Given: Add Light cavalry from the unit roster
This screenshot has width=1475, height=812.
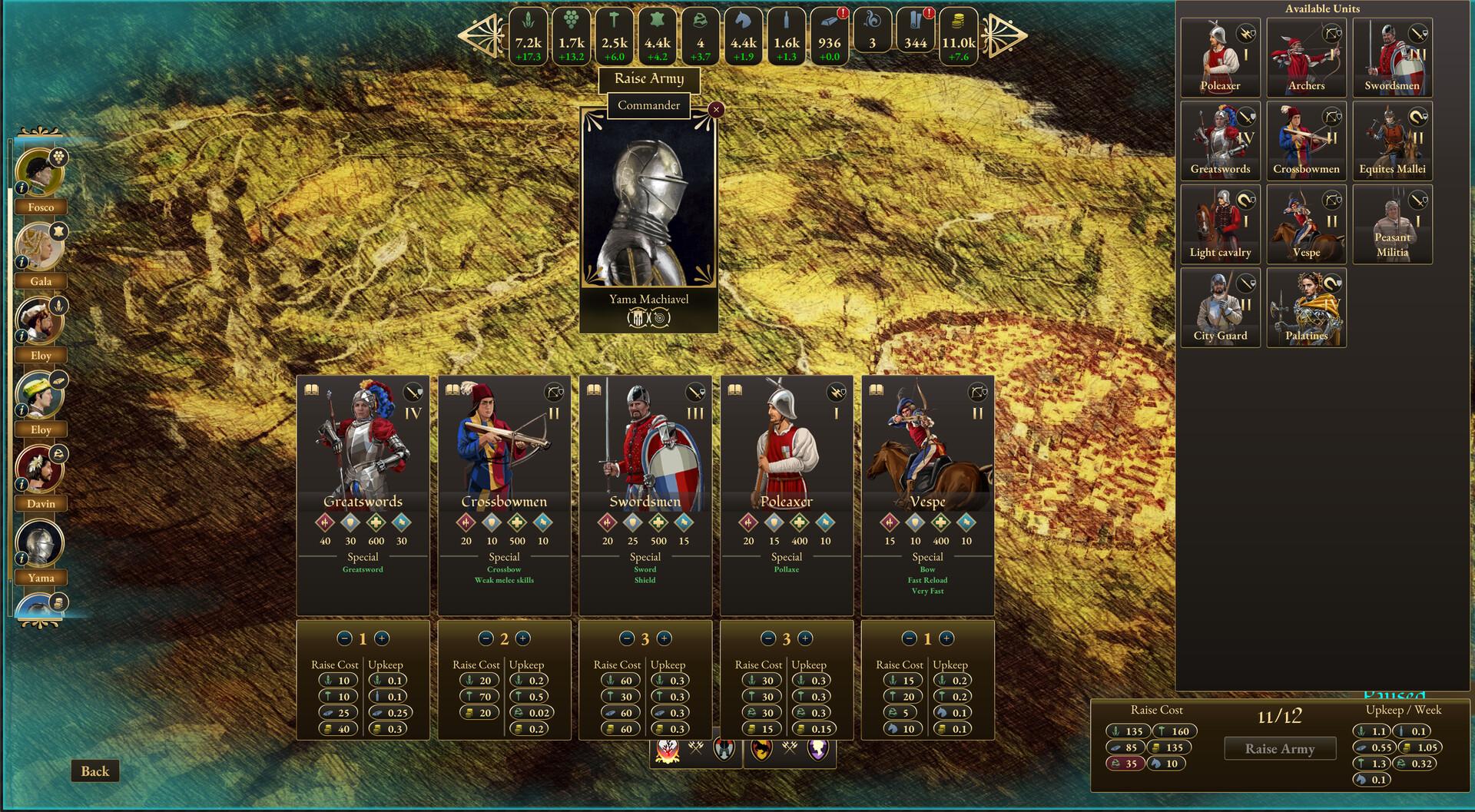Looking at the screenshot, I should point(1220,224).
